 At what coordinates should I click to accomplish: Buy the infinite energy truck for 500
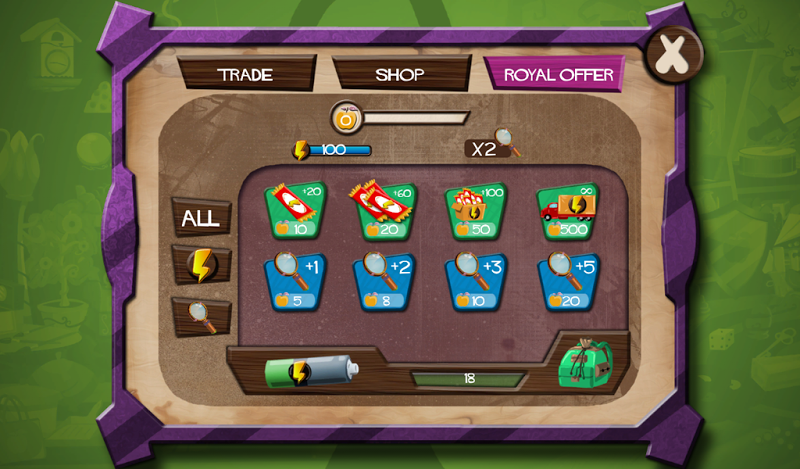[567, 211]
